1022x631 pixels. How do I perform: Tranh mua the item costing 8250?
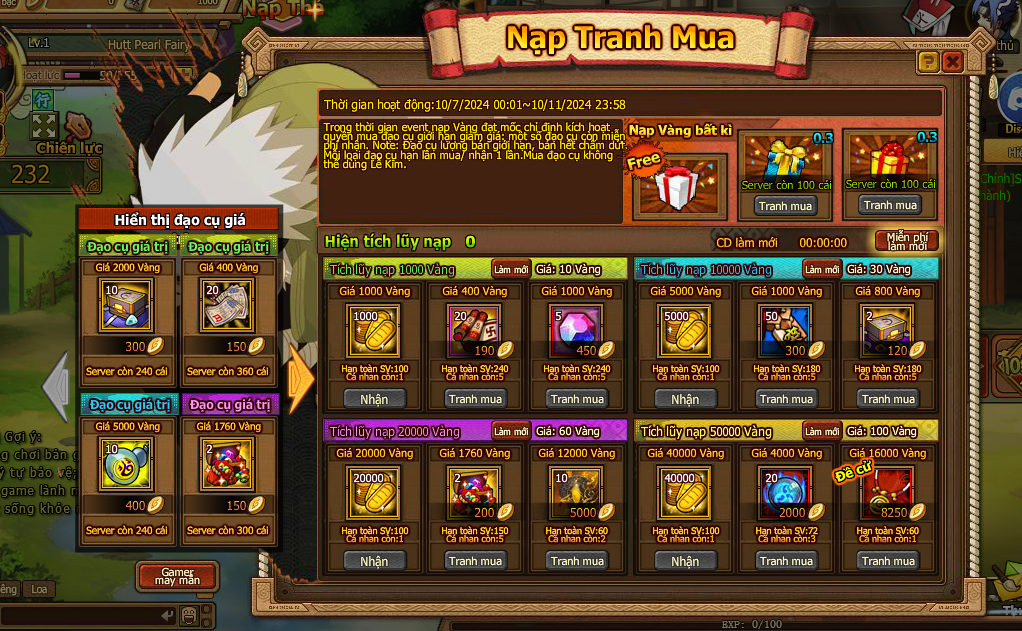889,561
